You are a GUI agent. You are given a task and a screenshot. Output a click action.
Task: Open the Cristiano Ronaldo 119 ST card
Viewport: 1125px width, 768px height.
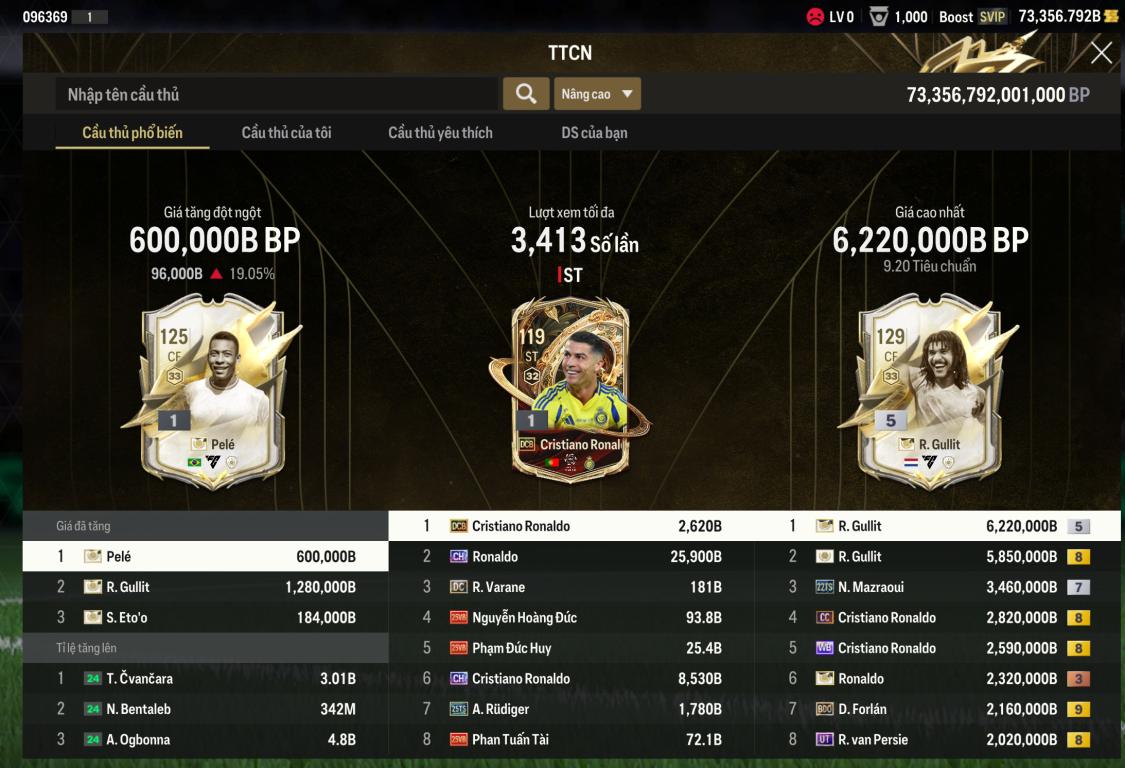click(x=568, y=390)
